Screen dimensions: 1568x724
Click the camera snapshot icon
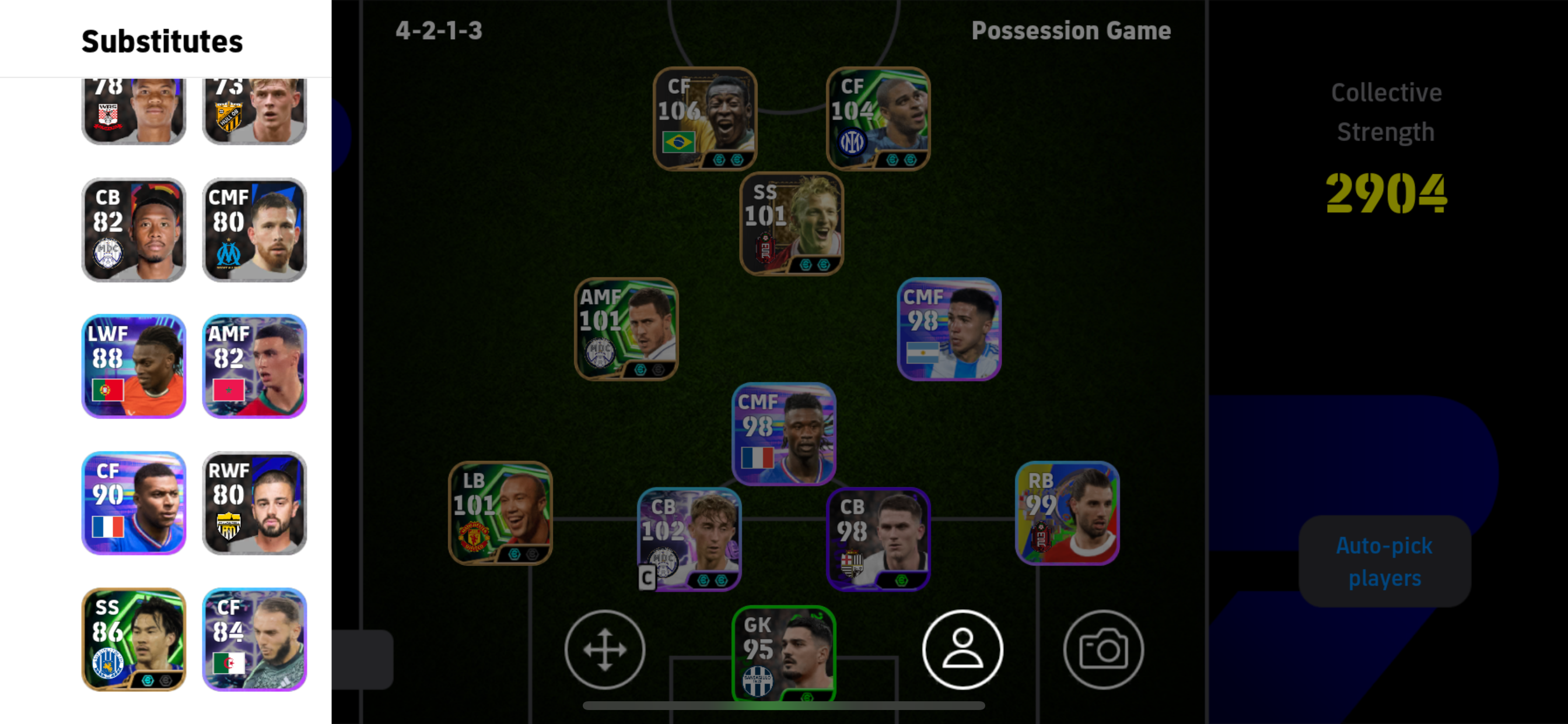1103,649
